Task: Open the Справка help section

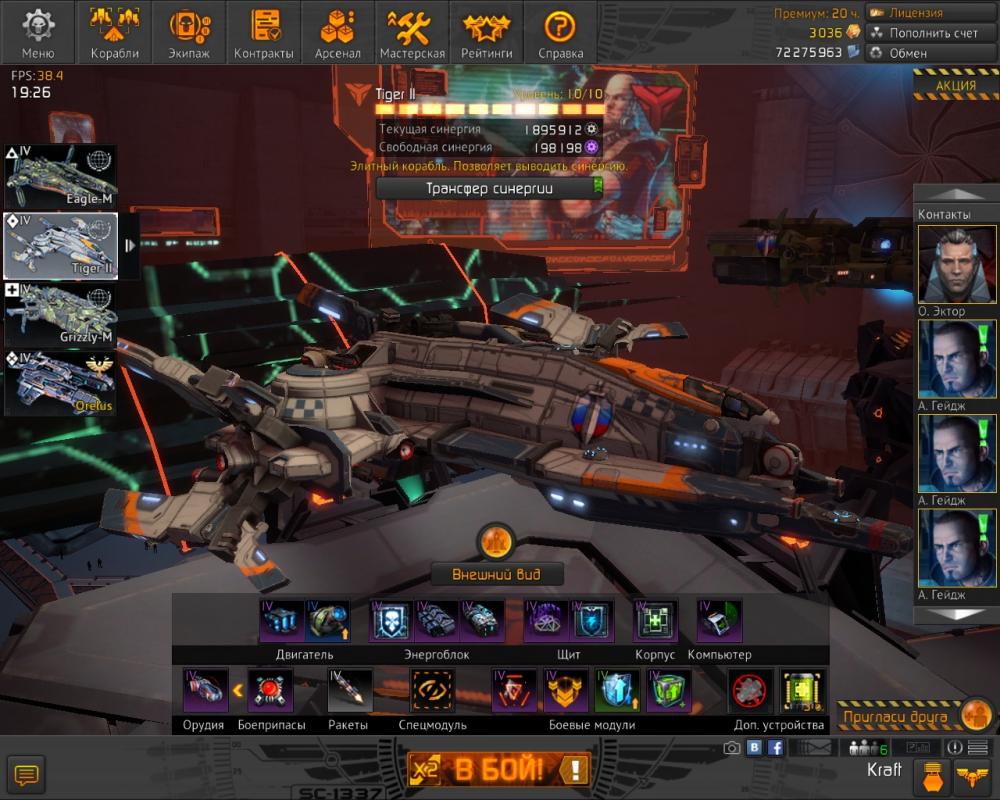Action: pos(560,33)
